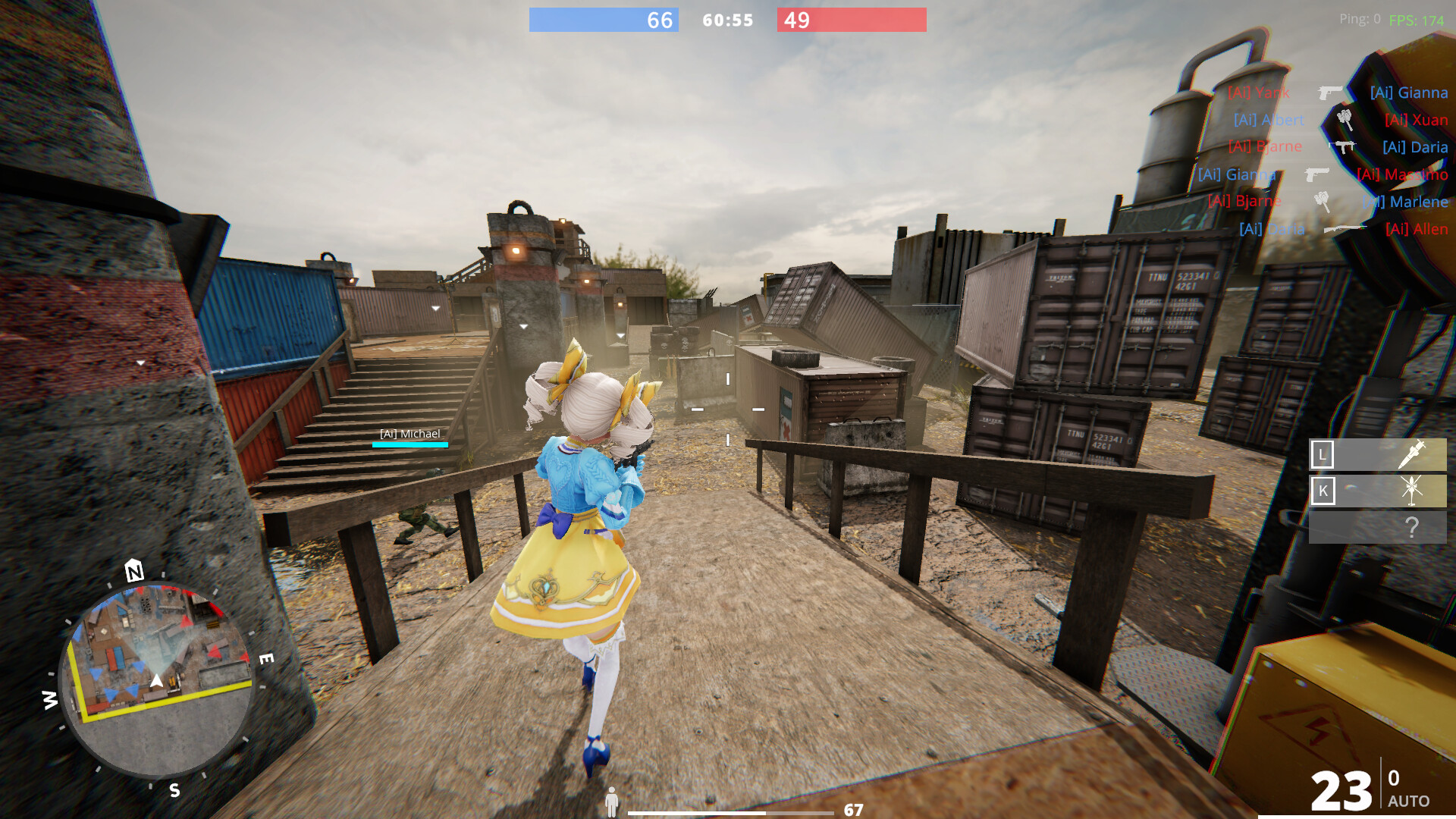Click the pistol icon beside Yank's kill entry
1456x819 pixels.
pos(1330,93)
